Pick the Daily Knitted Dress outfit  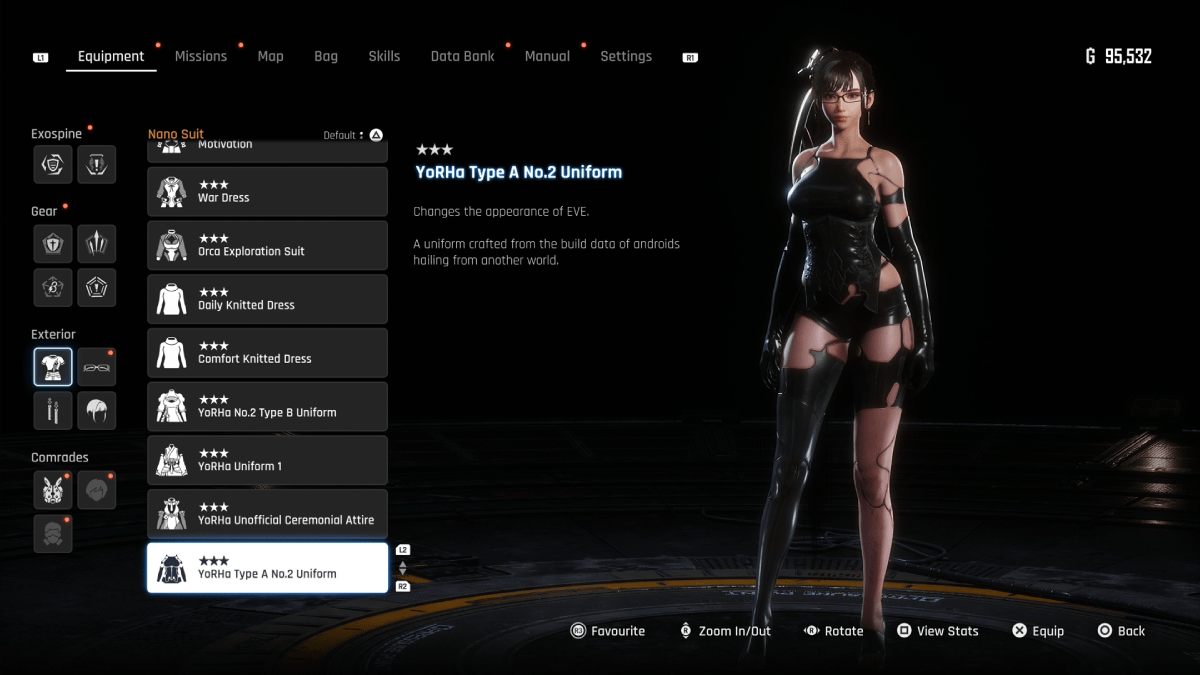[267, 299]
